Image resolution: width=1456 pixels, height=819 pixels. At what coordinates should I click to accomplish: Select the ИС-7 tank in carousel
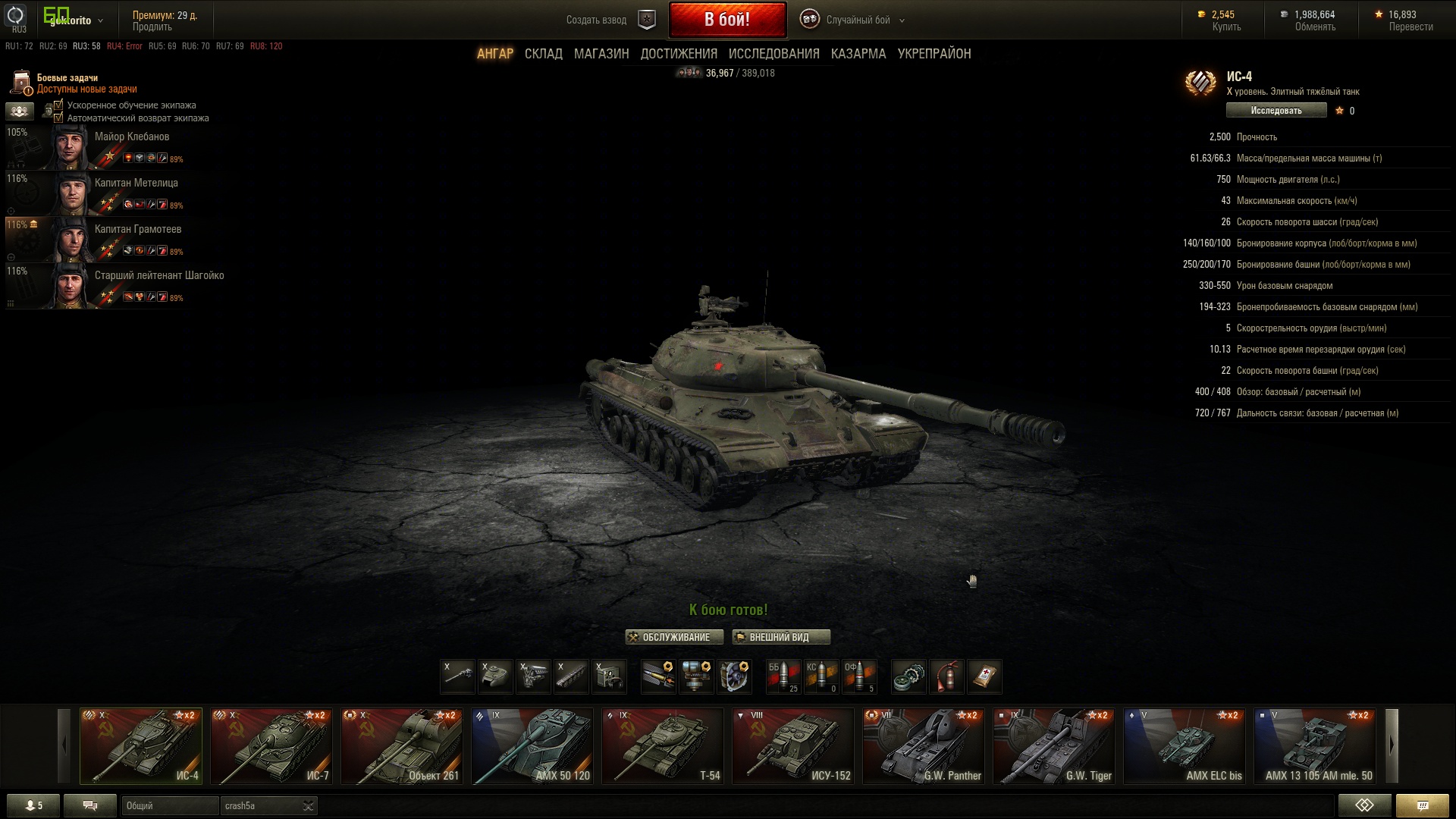point(271,746)
